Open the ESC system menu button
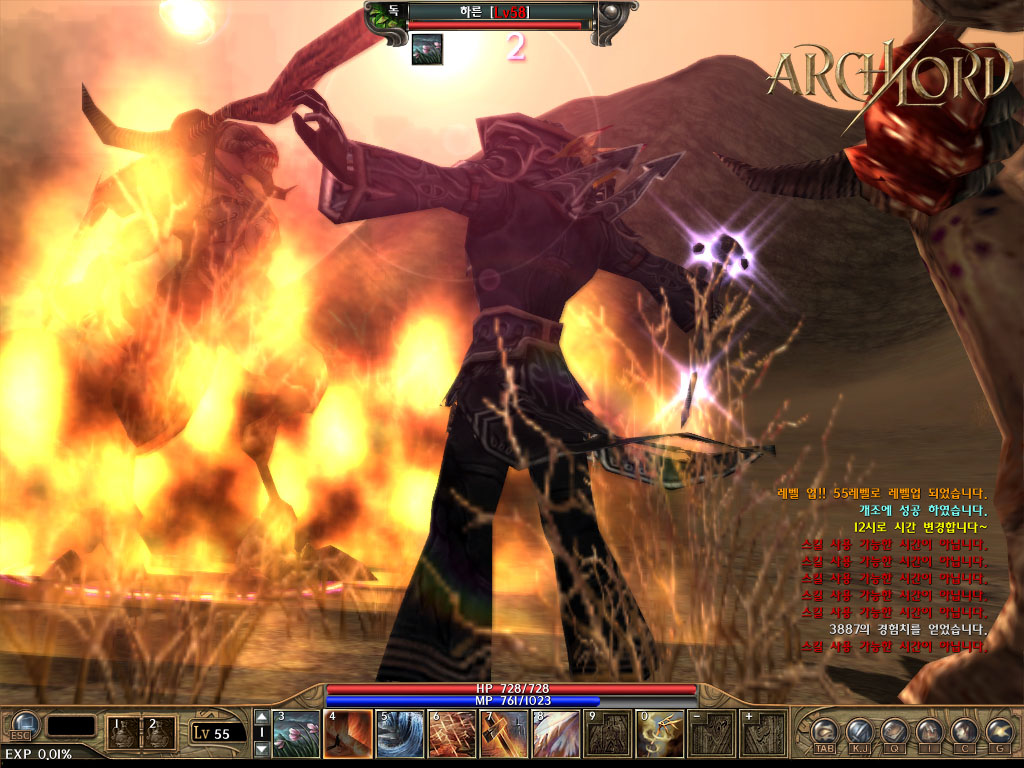Image resolution: width=1024 pixels, height=768 pixels. 21,728
